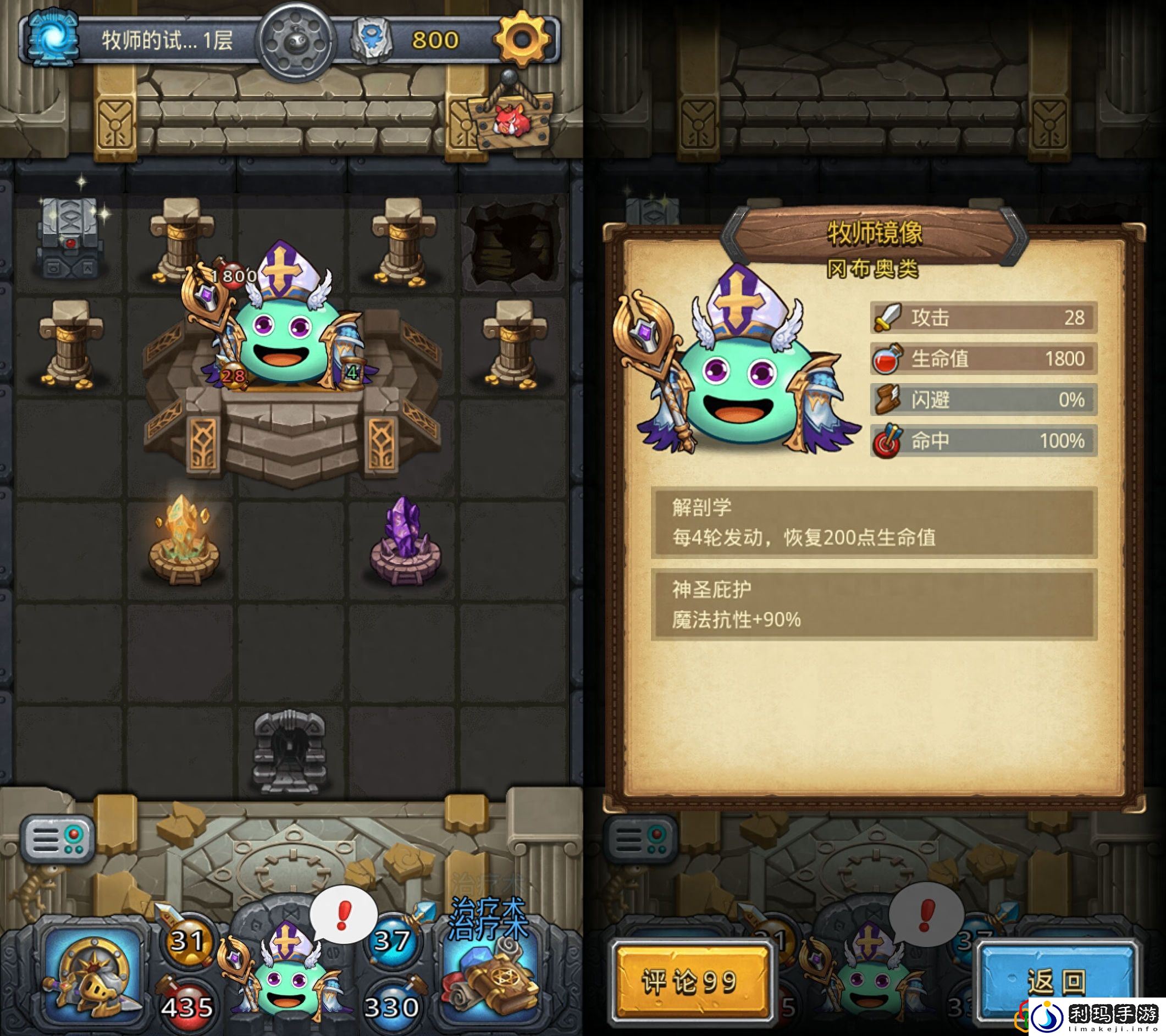Image resolution: width=1166 pixels, height=1036 pixels.
Task: Open the battle log panel icon
Action: tap(56, 839)
